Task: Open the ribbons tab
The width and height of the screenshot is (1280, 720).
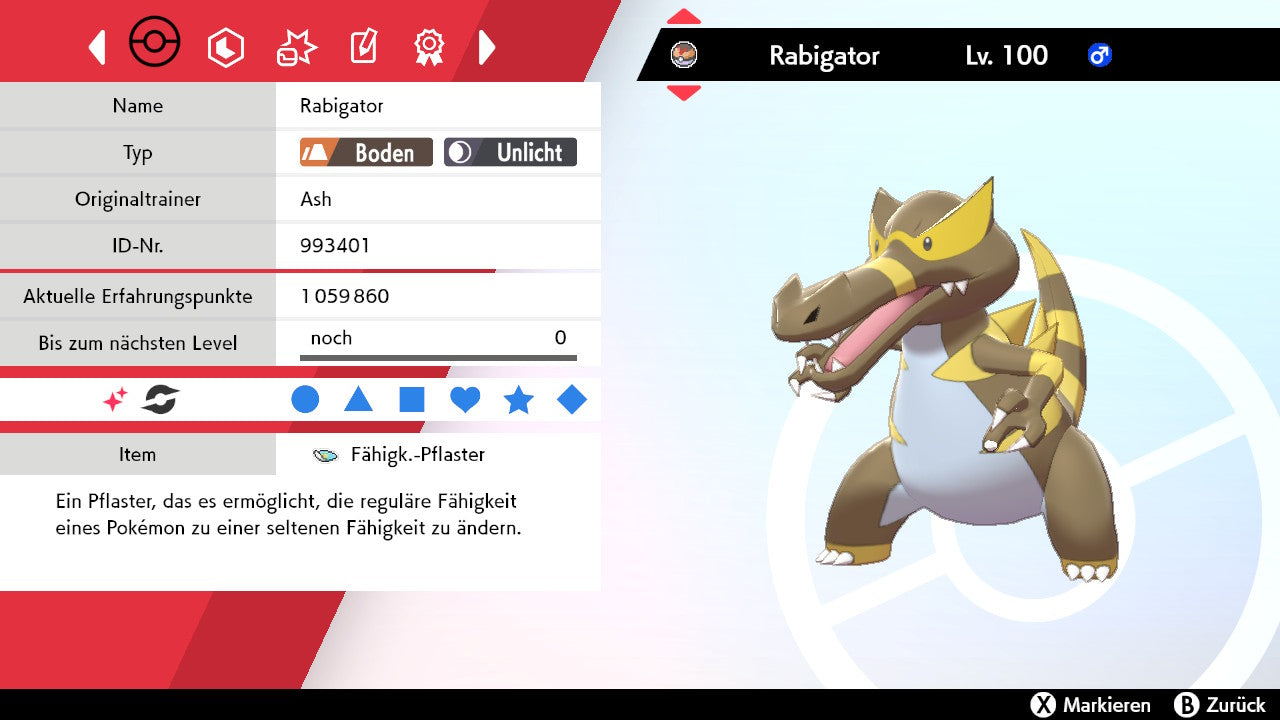Action: (x=429, y=47)
